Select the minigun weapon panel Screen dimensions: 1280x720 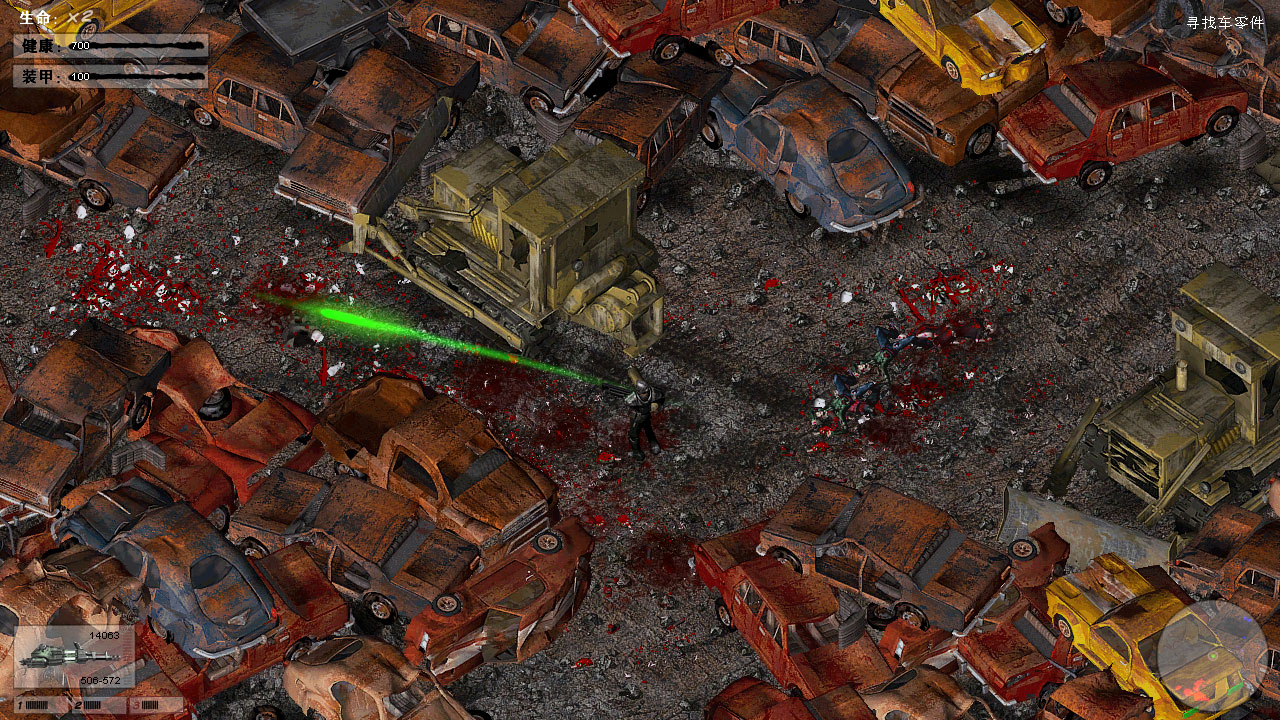click(x=74, y=656)
